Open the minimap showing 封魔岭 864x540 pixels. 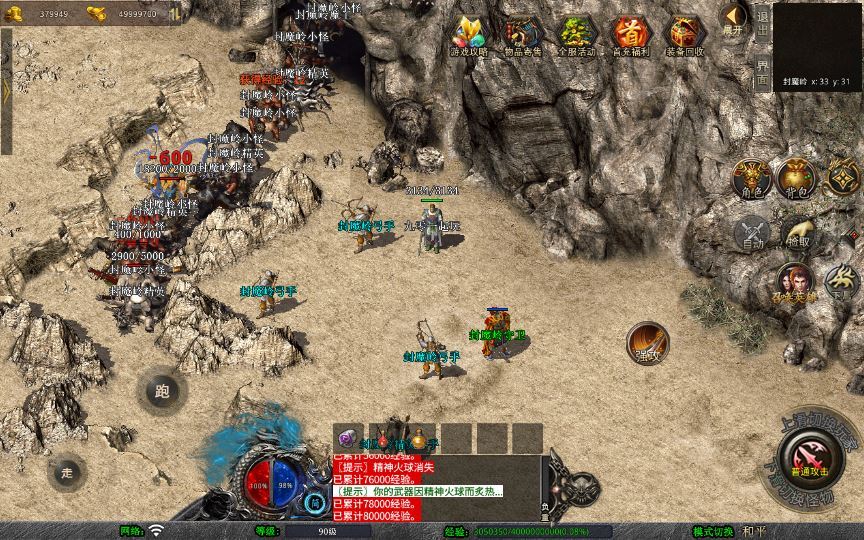pyautogui.click(x=817, y=45)
